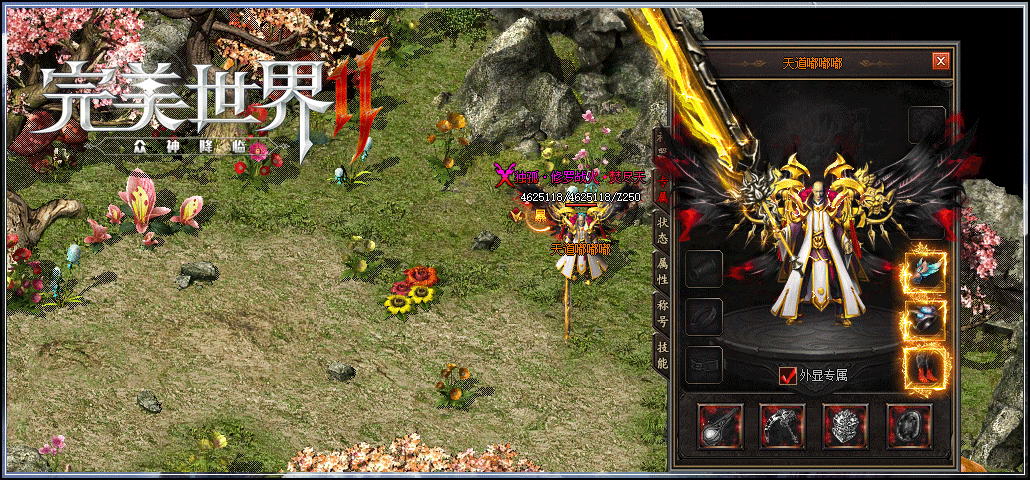
Task: Click the blue gem ring slot
Action: 925,320
